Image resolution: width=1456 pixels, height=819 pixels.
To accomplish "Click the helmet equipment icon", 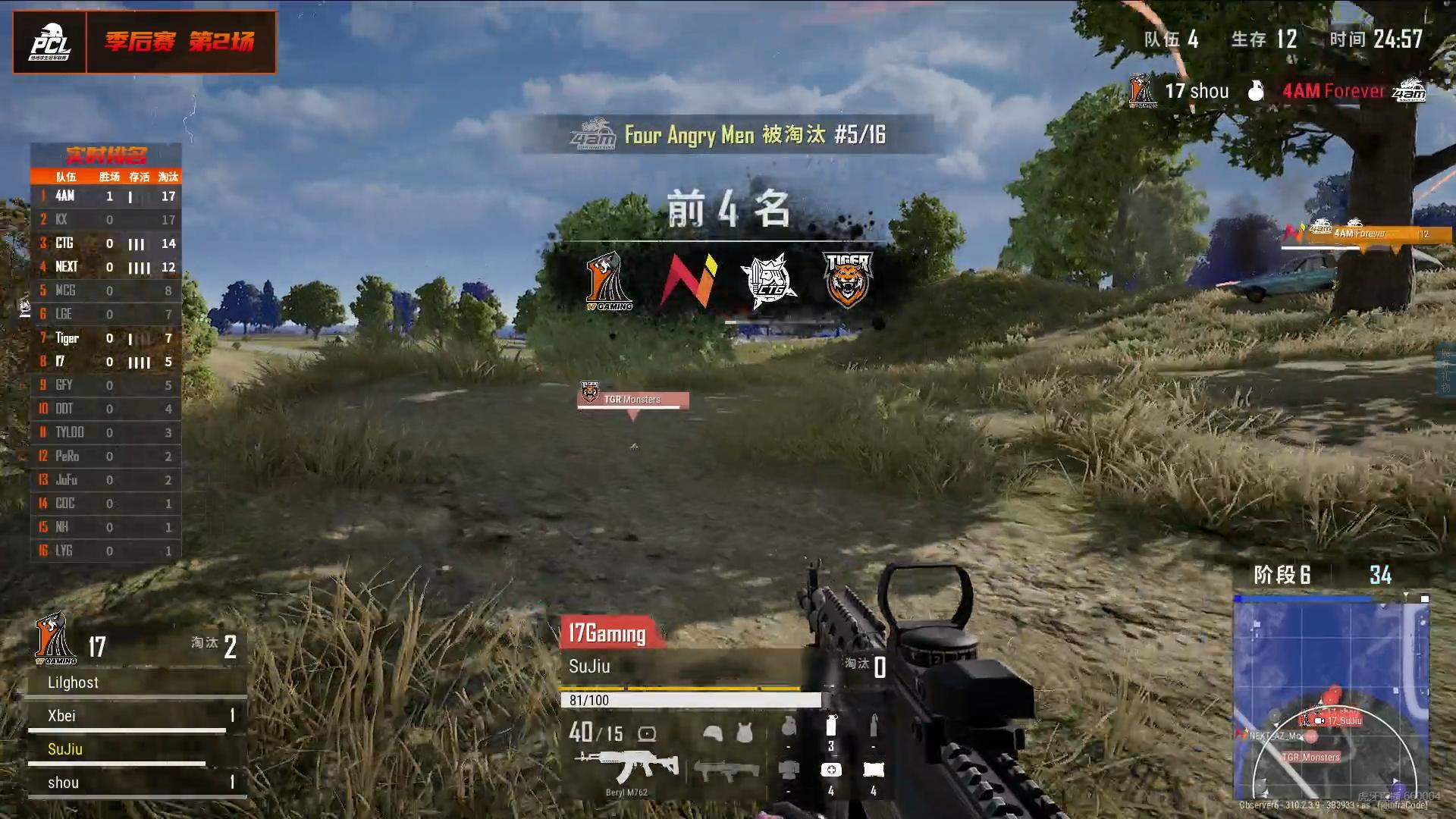I will pos(713,733).
